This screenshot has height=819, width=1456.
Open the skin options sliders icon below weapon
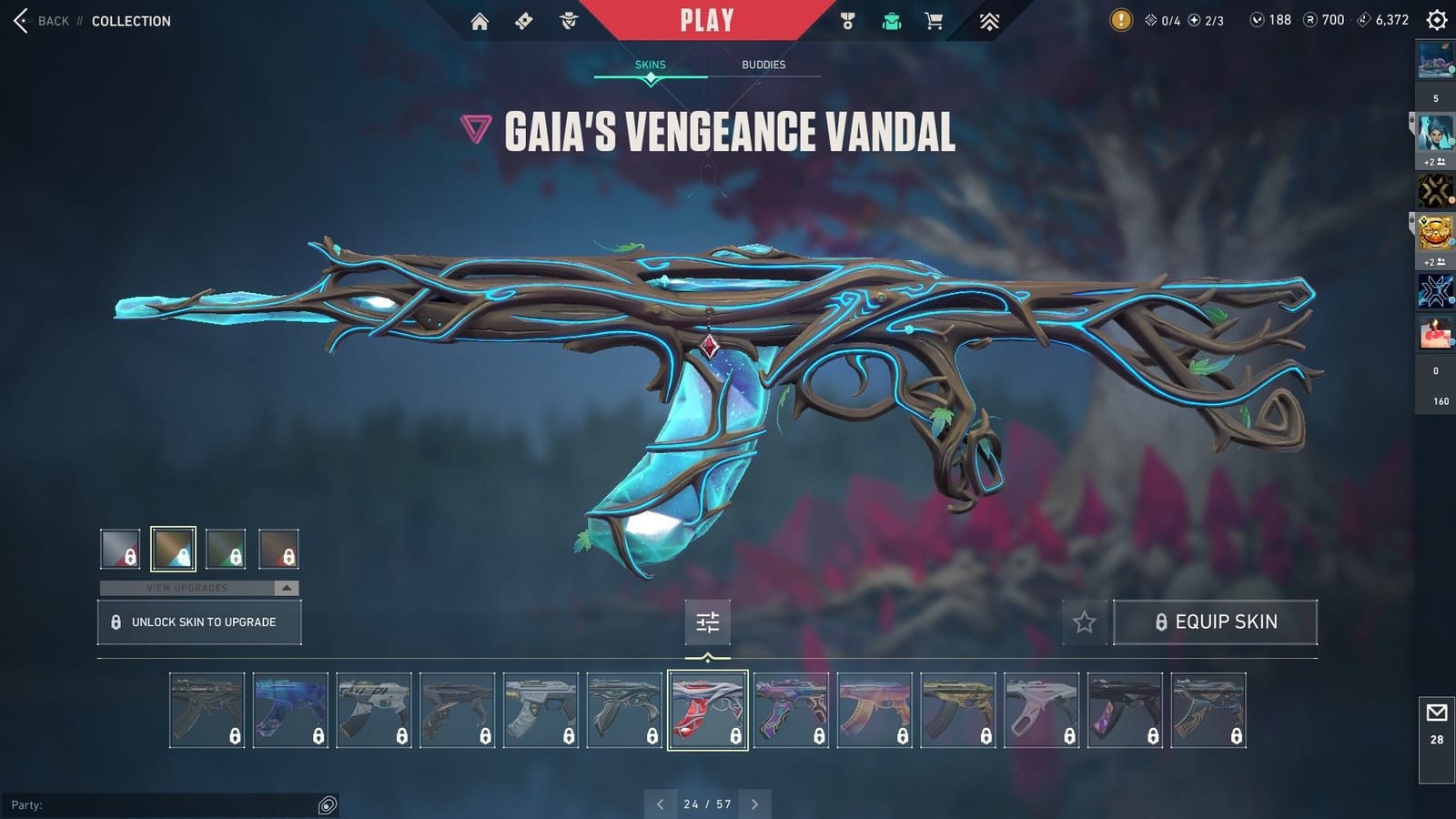[x=708, y=622]
